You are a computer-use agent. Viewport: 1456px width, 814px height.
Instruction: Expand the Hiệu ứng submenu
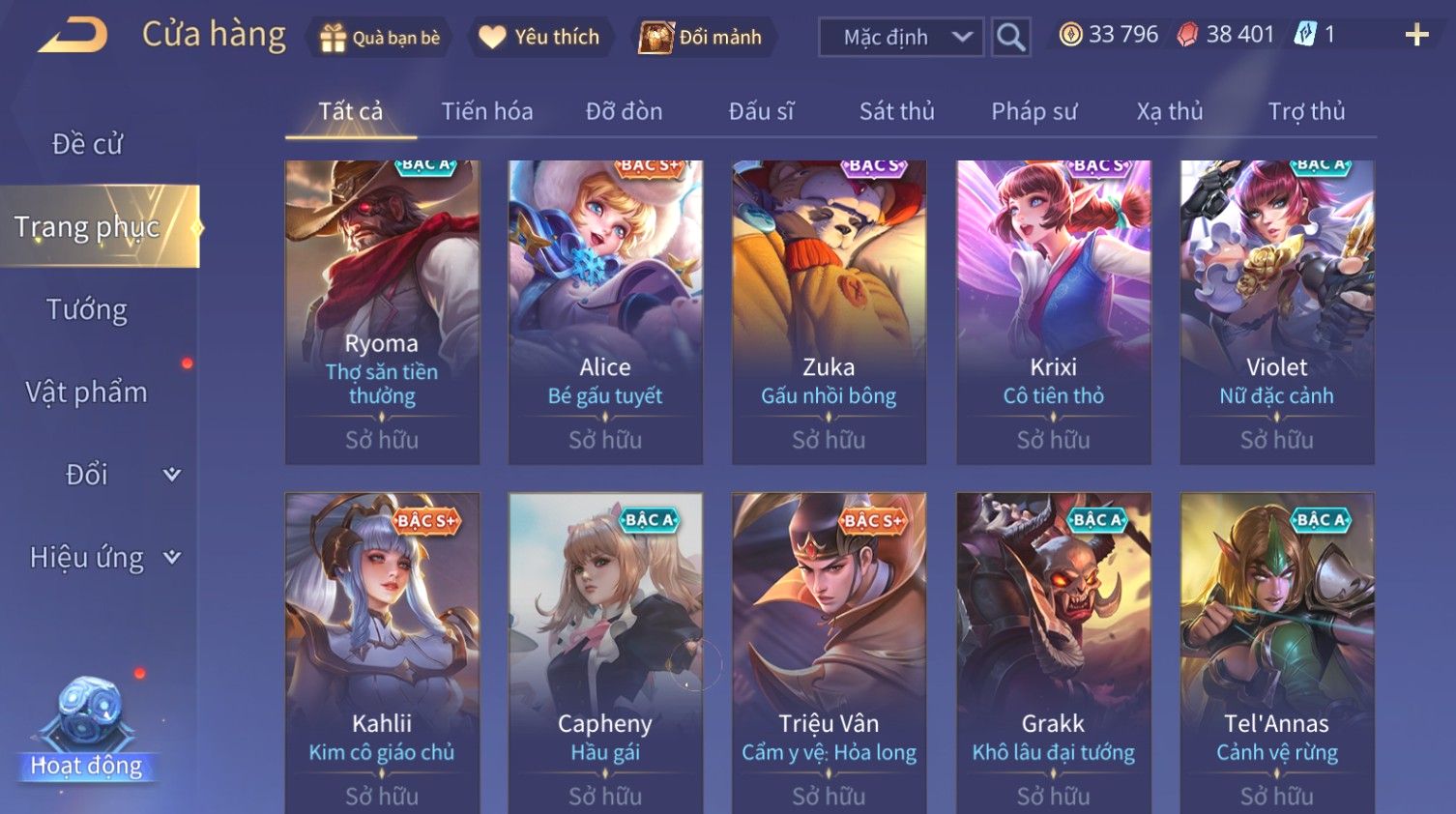click(103, 558)
